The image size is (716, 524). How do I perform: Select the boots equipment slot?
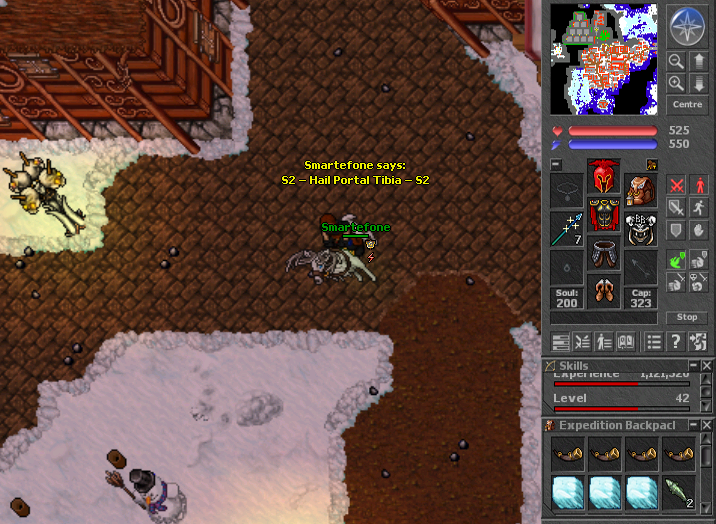(x=603, y=290)
